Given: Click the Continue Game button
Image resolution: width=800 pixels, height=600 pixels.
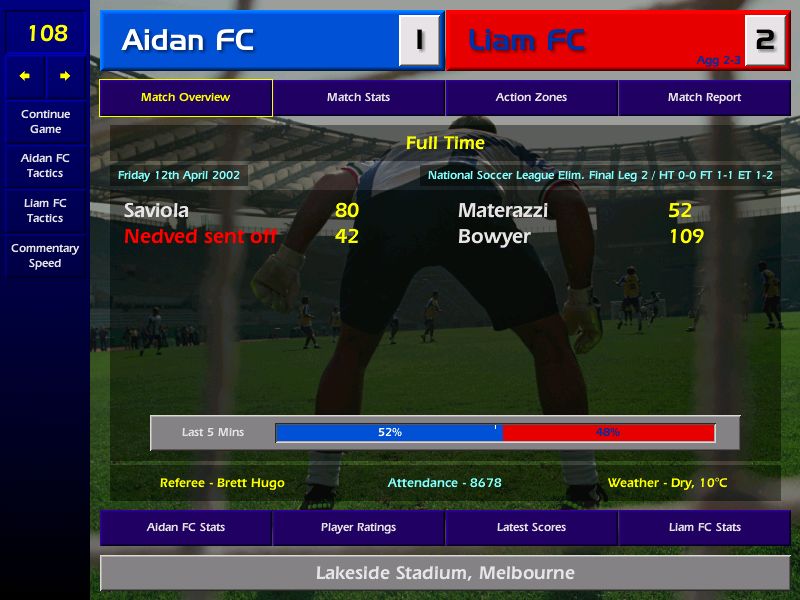Looking at the screenshot, I should click(45, 121).
